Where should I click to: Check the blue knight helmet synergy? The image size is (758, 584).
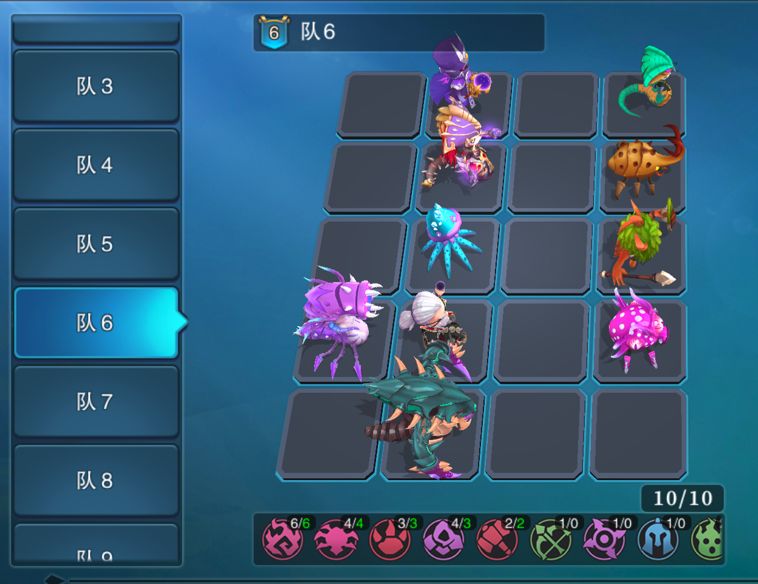pyautogui.click(x=657, y=539)
